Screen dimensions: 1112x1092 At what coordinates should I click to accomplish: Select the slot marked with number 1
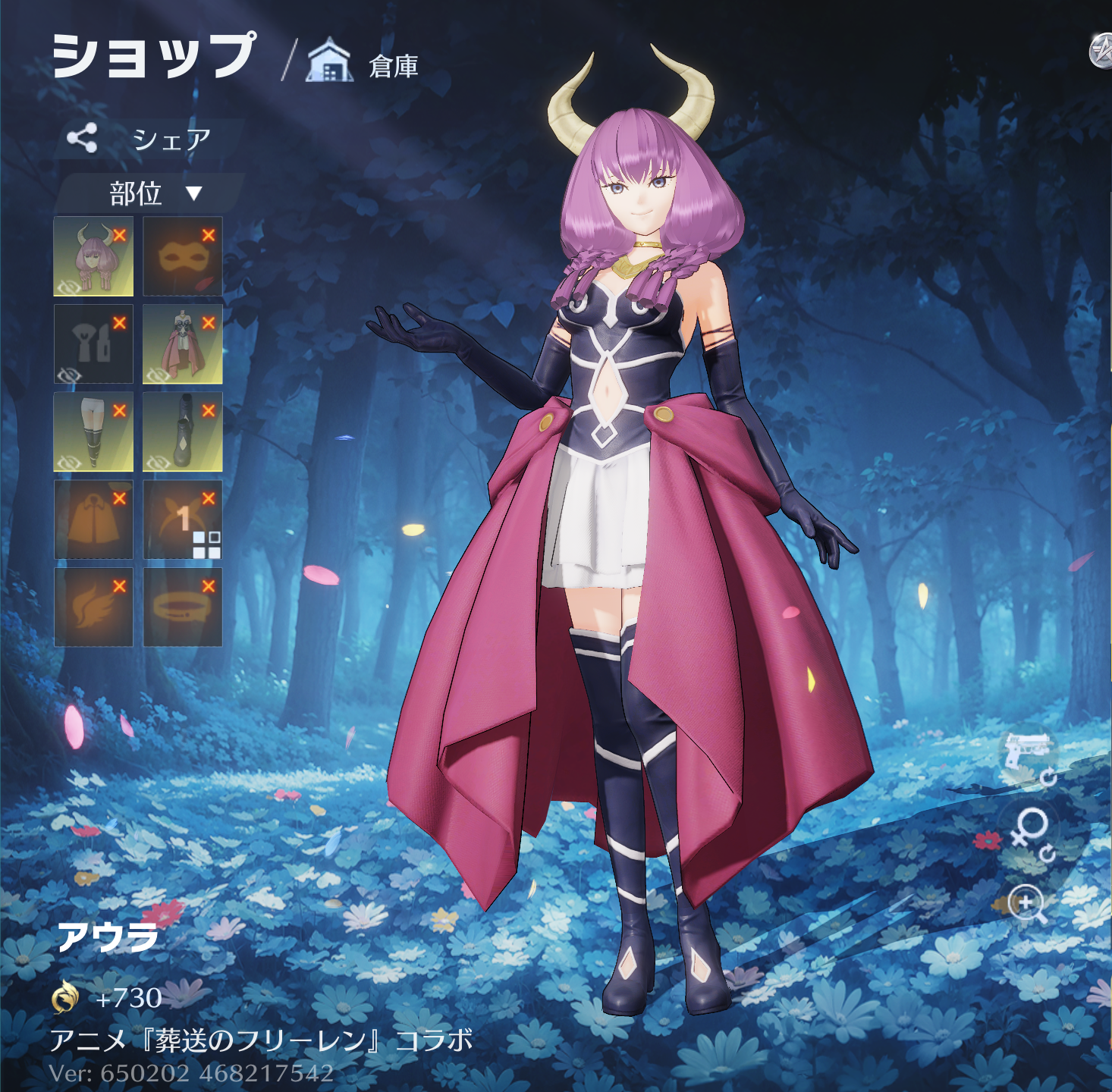click(182, 519)
